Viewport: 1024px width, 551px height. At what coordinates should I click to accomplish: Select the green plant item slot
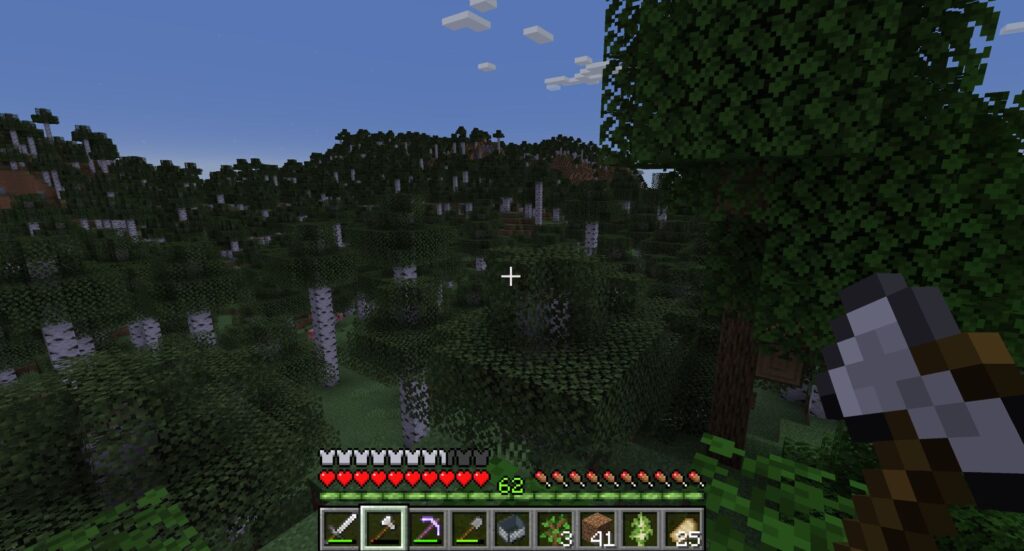pyautogui.click(x=641, y=527)
